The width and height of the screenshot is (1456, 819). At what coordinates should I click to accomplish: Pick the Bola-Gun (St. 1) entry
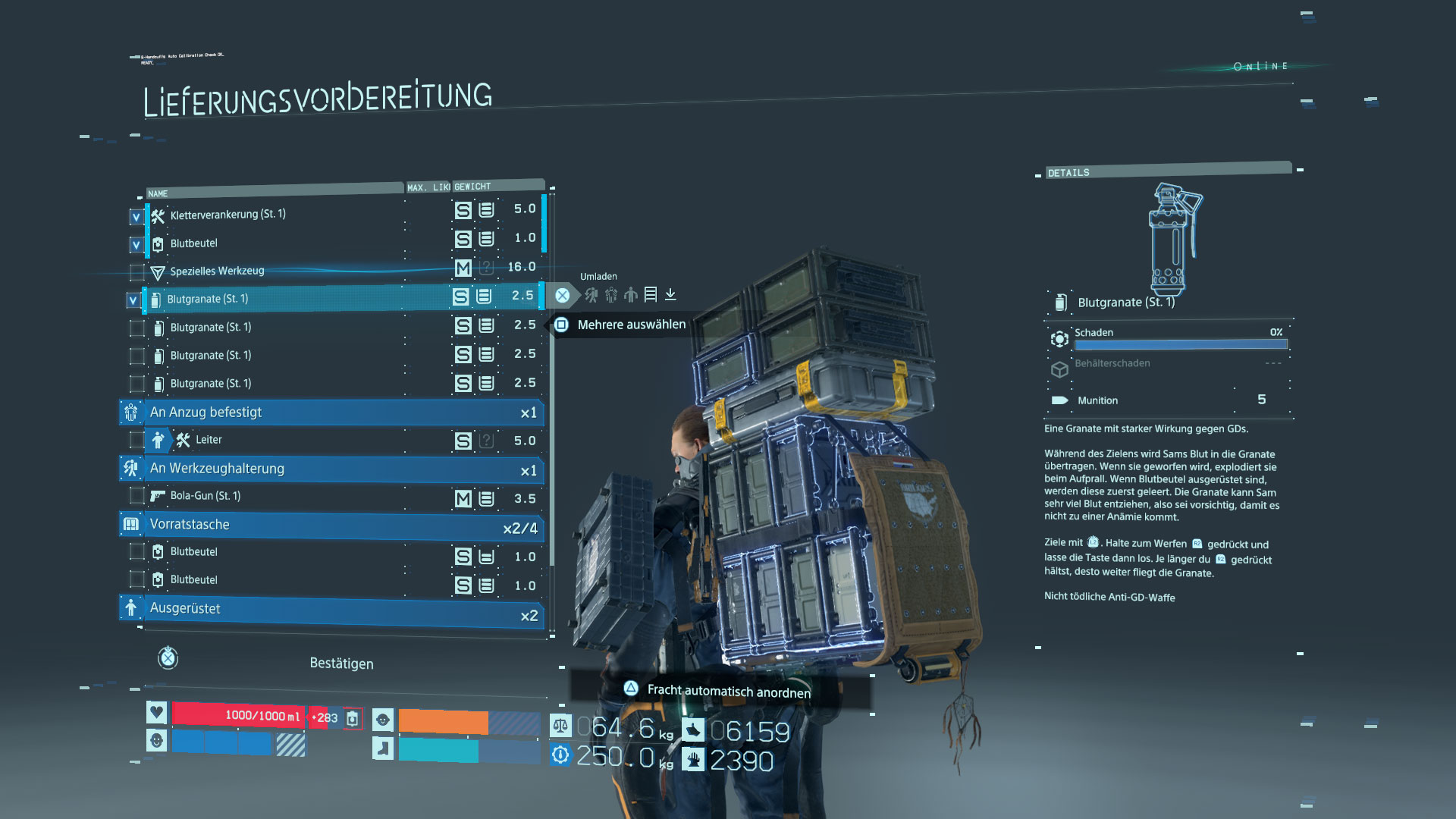(x=205, y=496)
